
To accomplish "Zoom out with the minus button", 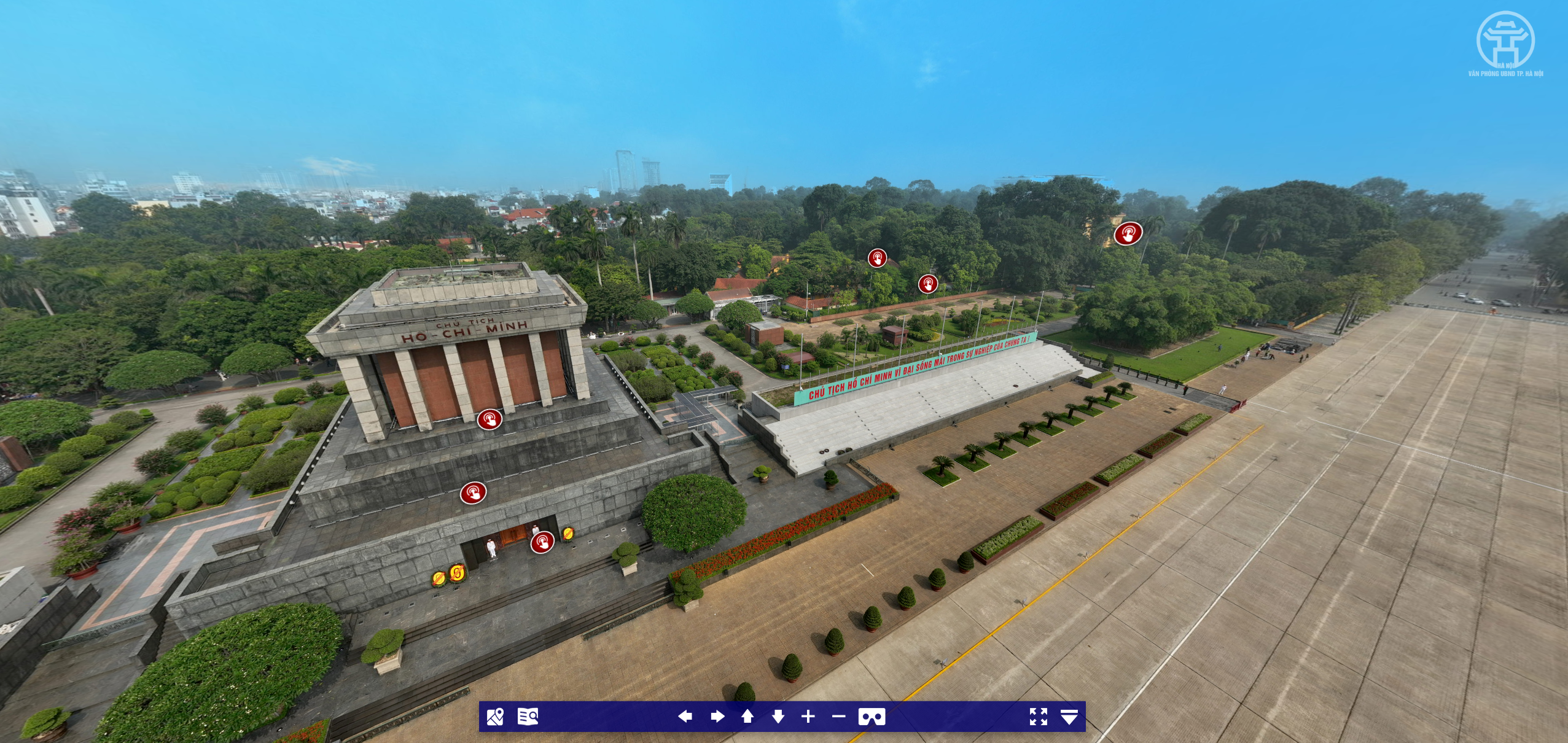I will [838, 717].
